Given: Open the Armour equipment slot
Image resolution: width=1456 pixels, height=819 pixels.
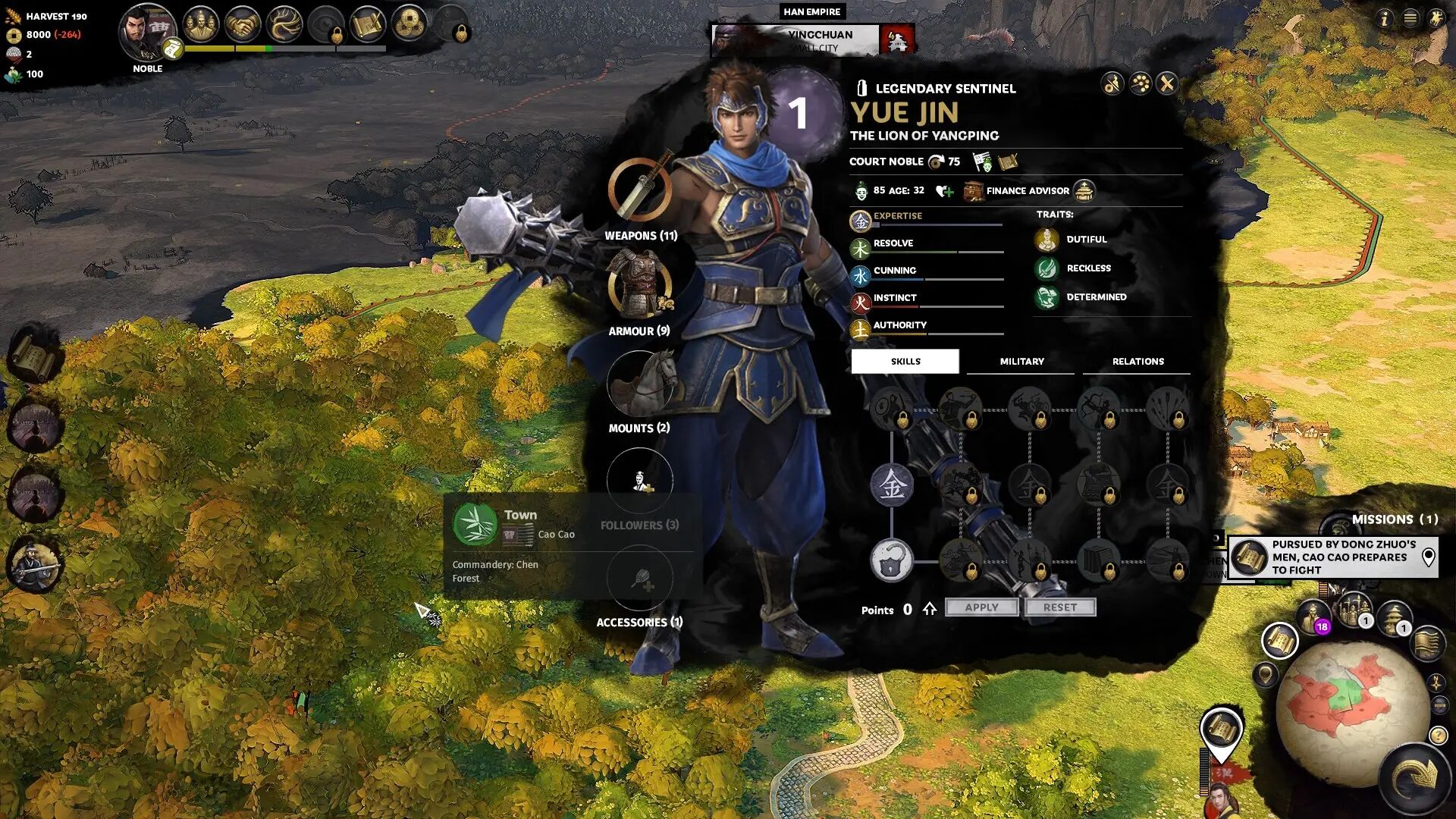Looking at the screenshot, I should tap(639, 287).
